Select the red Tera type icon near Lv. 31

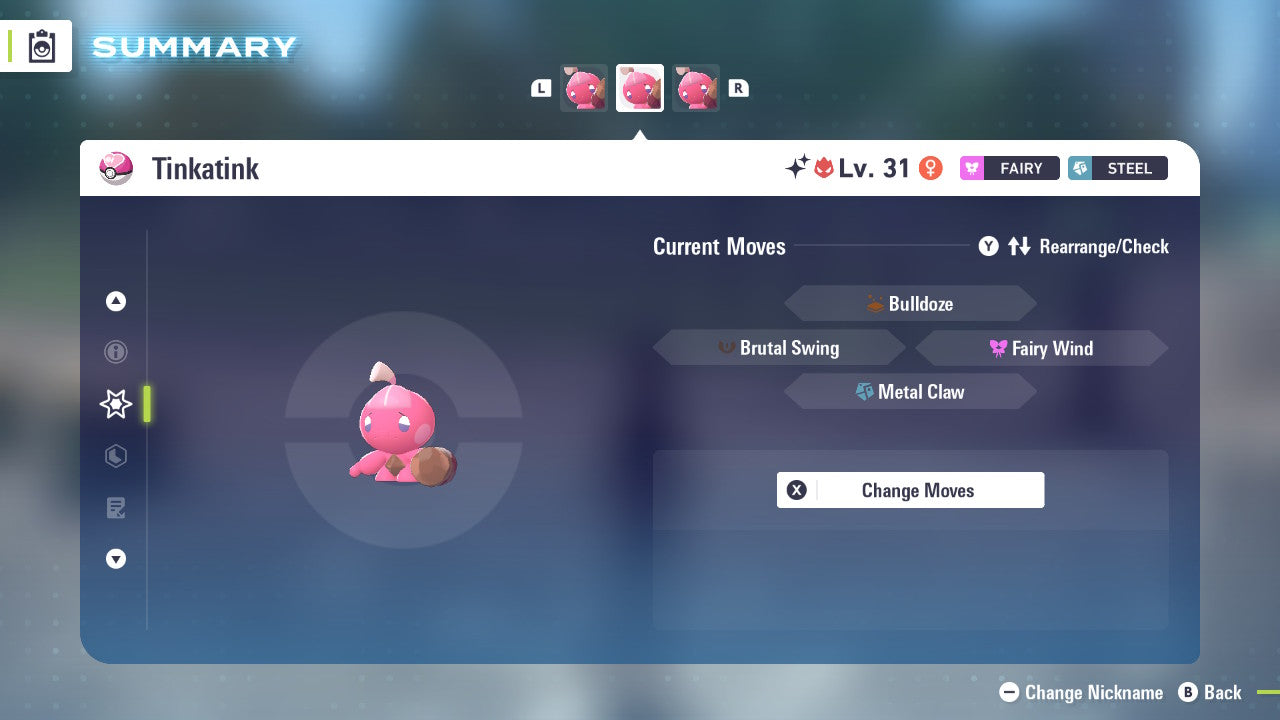821,167
